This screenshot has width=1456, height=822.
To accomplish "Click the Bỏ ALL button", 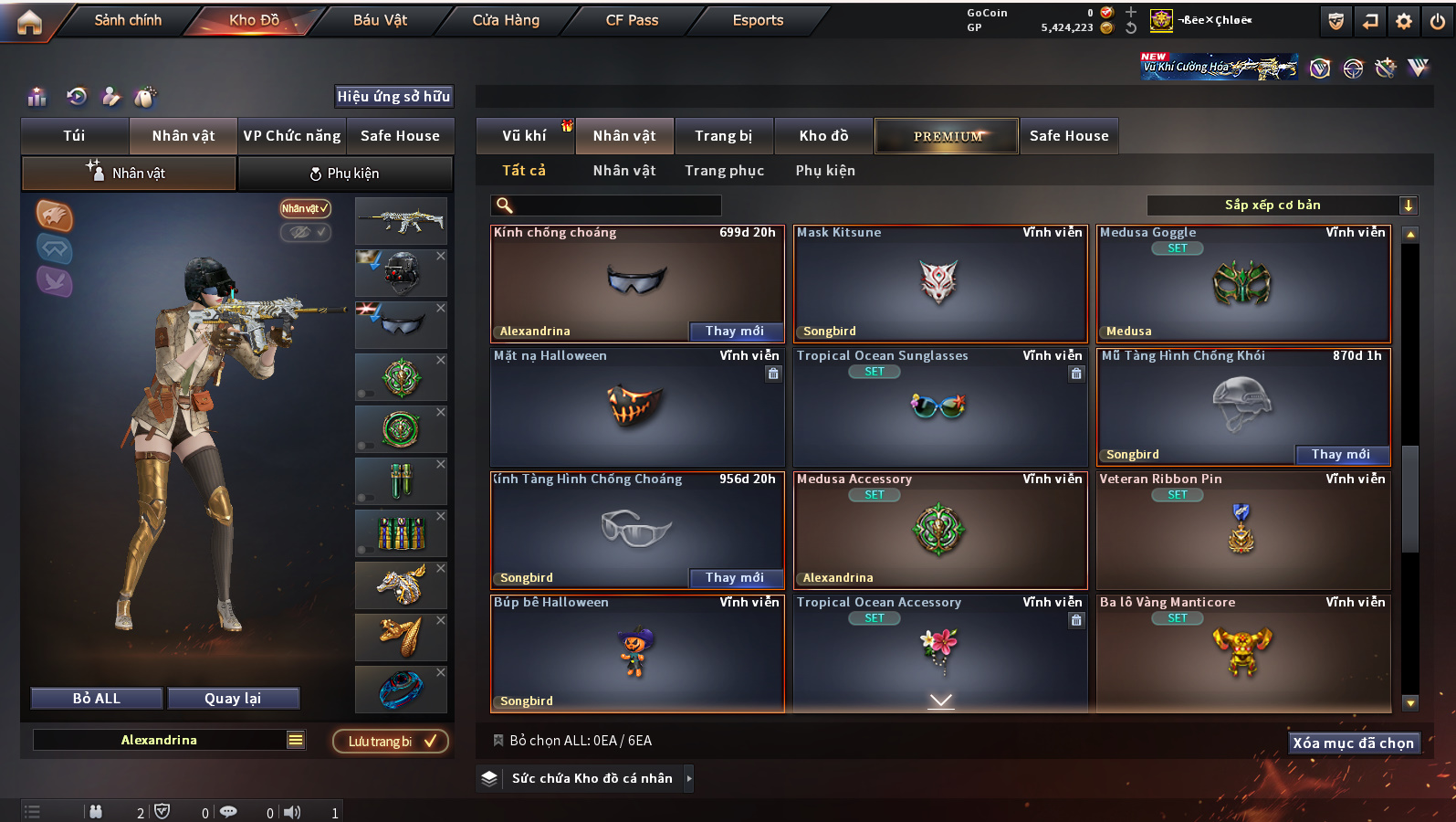I will click(97, 699).
